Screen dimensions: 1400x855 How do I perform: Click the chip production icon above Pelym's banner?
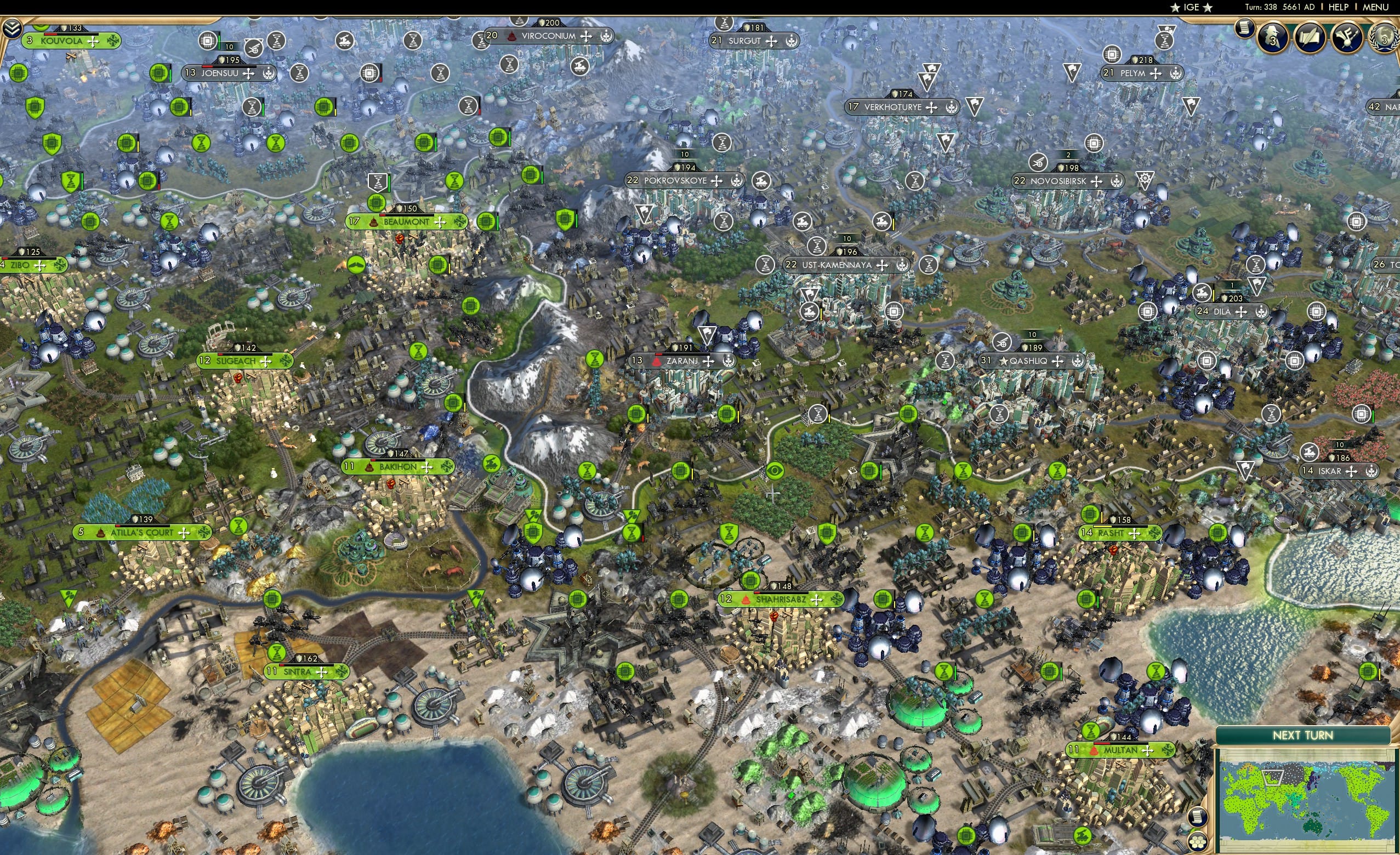pos(1112,56)
